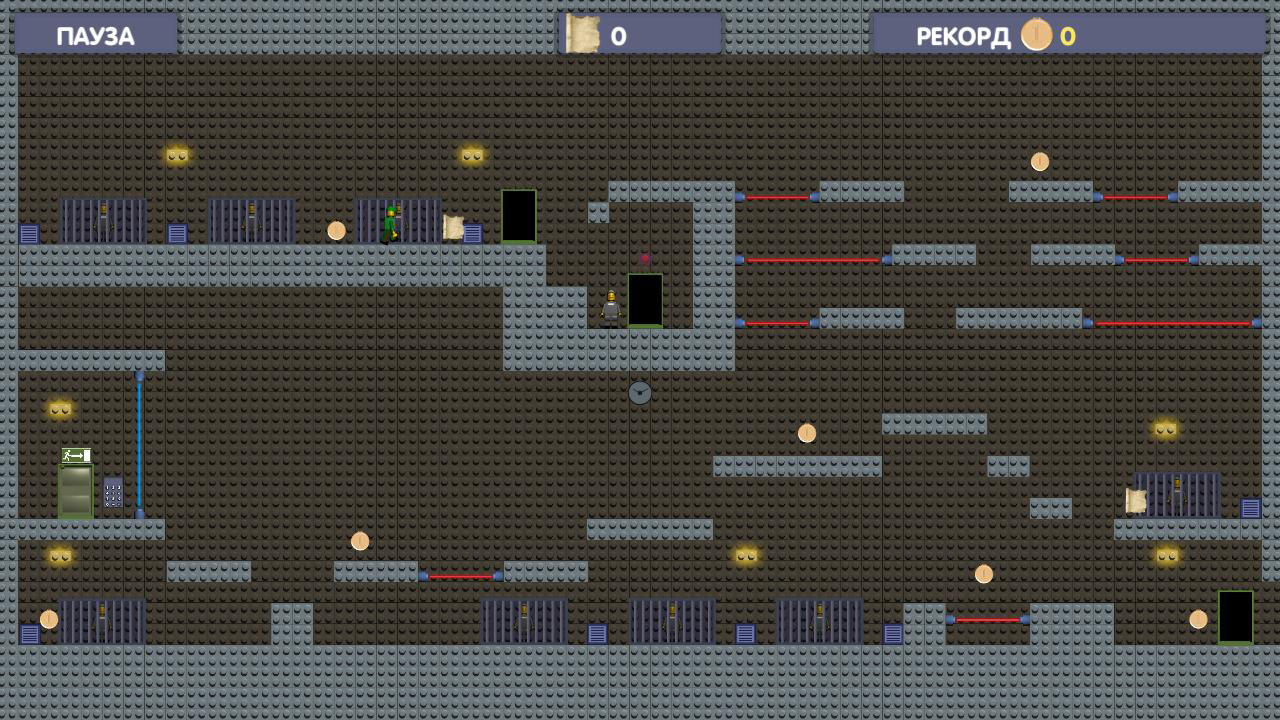Climb the blue pipe beside the exit
The height and width of the screenshot is (720, 1280).
[141, 450]
